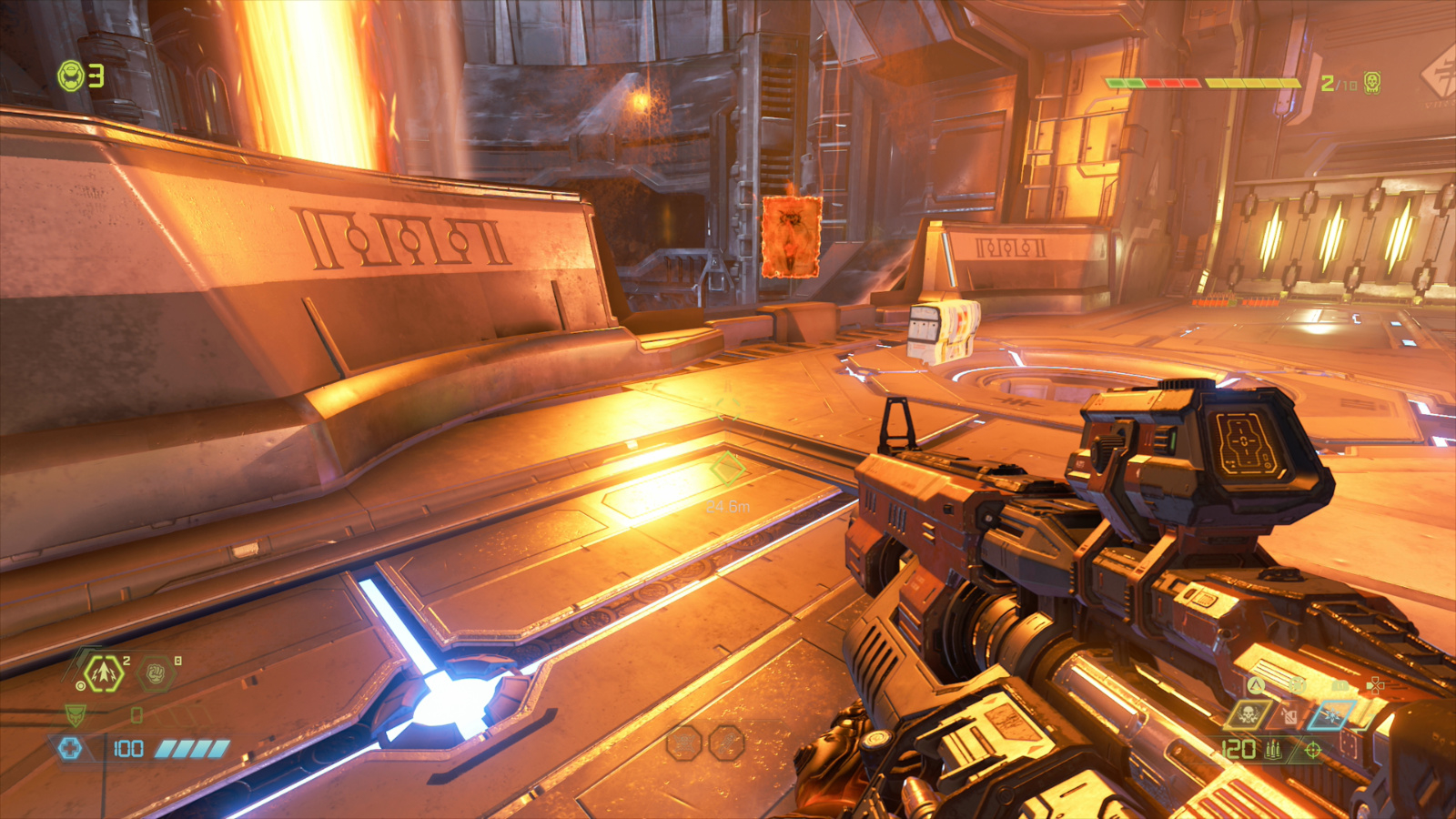Click the Blood Punch fist icon
This screenshot has width=1456, height=819.
[x=157, y=672]
